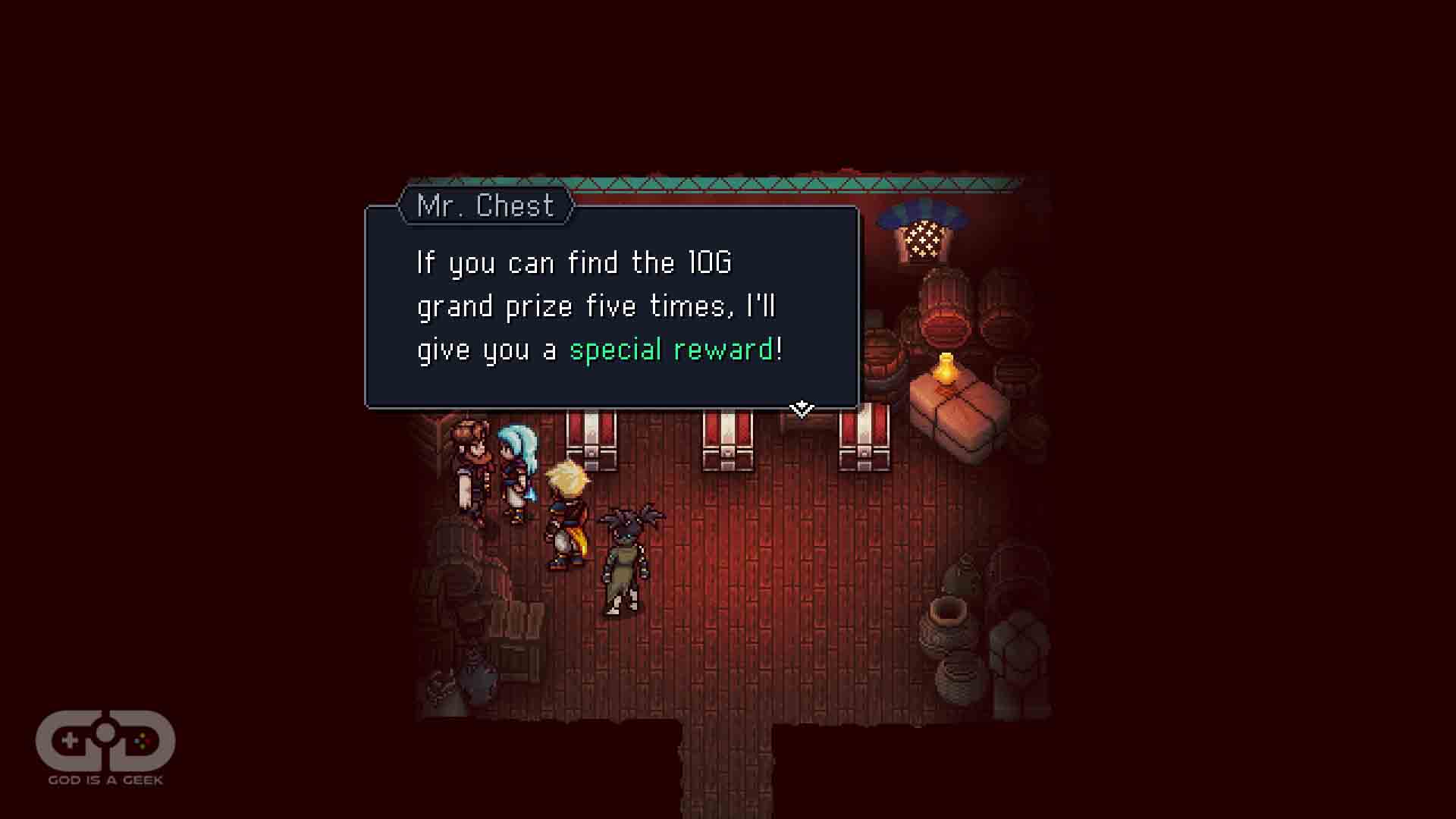1456x819 pixels.
Task: Click Mr. Chest's dialogue text box
Action: pos(611,307)
